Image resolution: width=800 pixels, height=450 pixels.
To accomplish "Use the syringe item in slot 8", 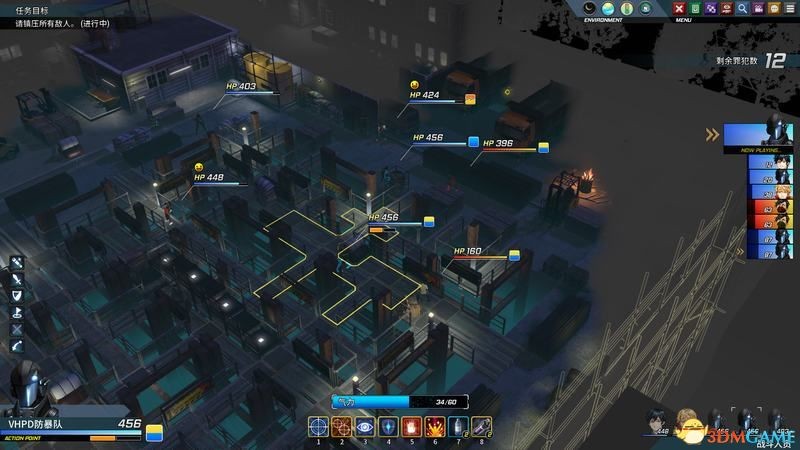I will 481,427.
